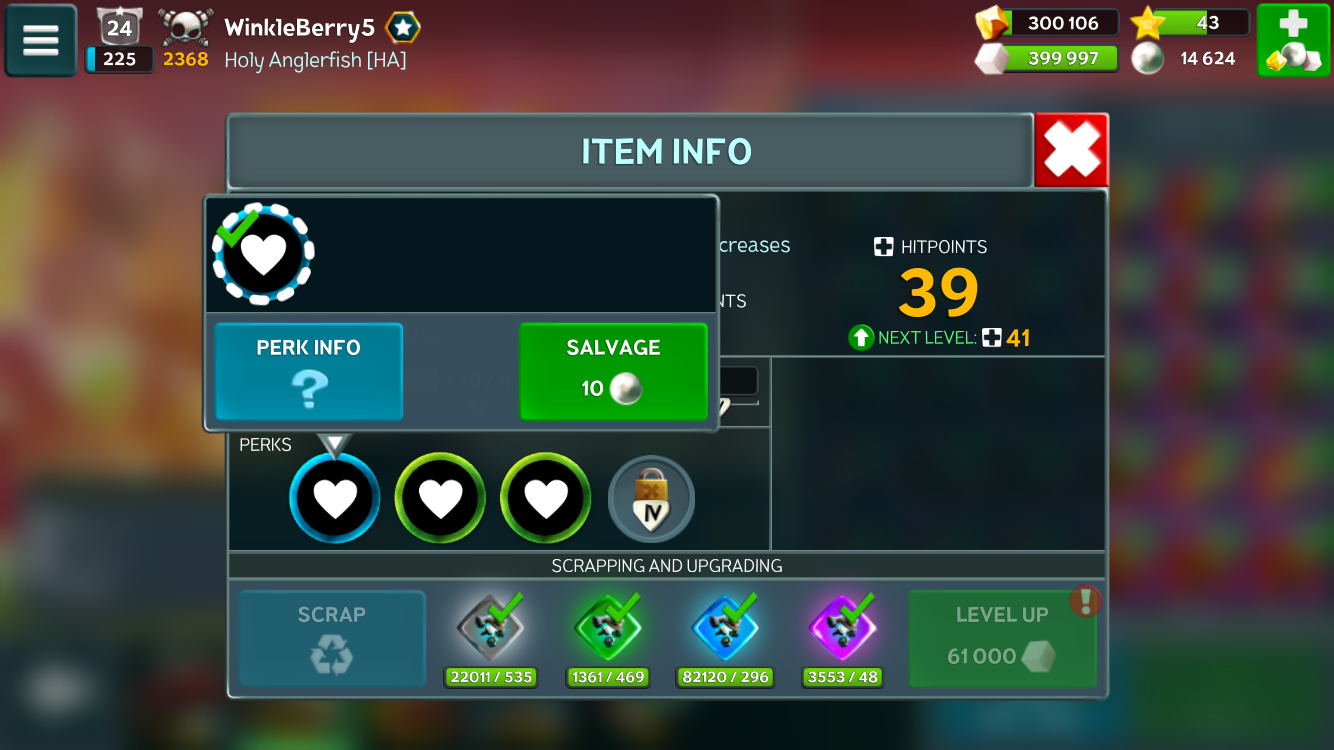Open the captain level 24 badge
Screen dimensions: 1334x750
coord(119,27)
